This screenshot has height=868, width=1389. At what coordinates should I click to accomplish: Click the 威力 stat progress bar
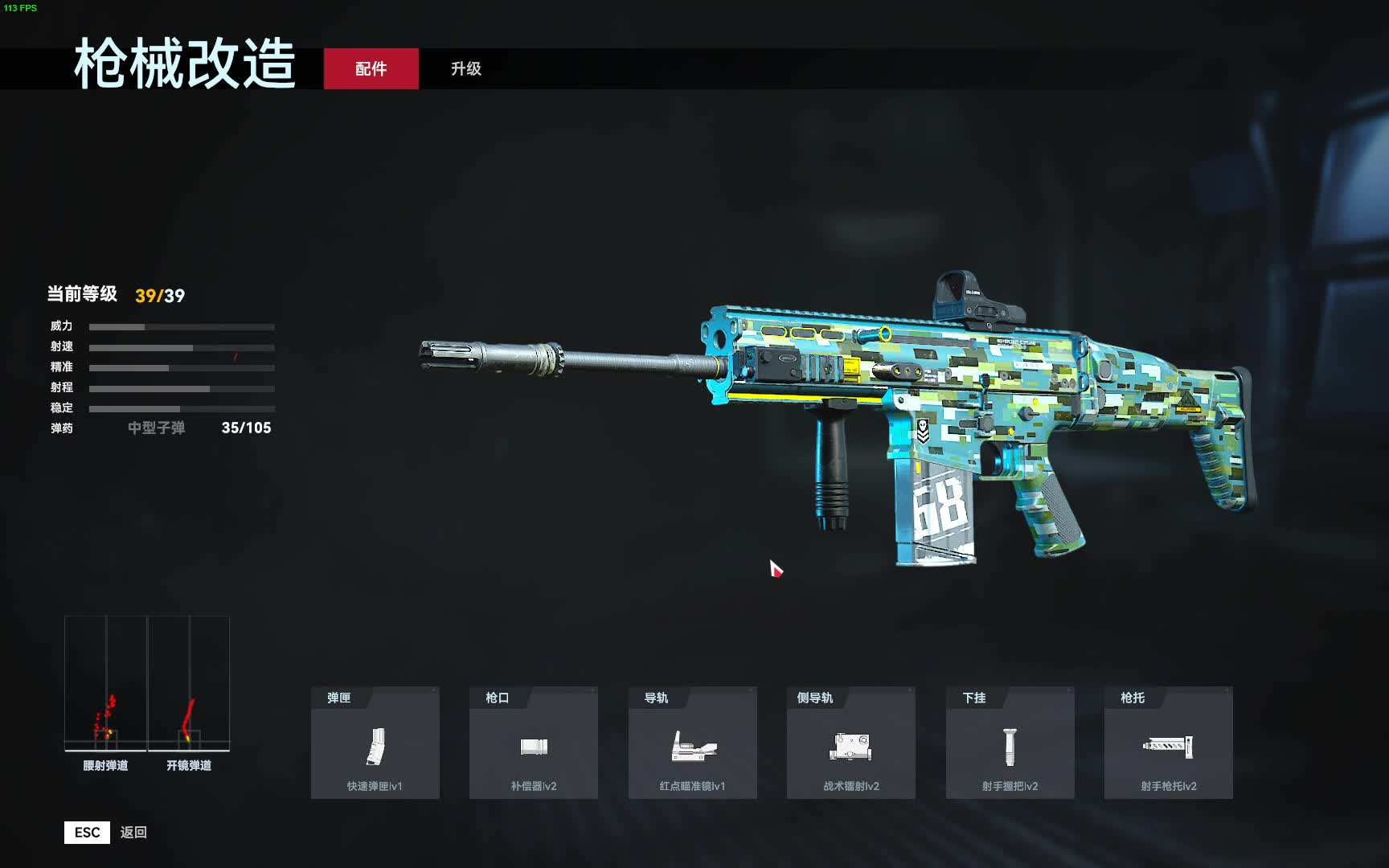pos(181,327)
